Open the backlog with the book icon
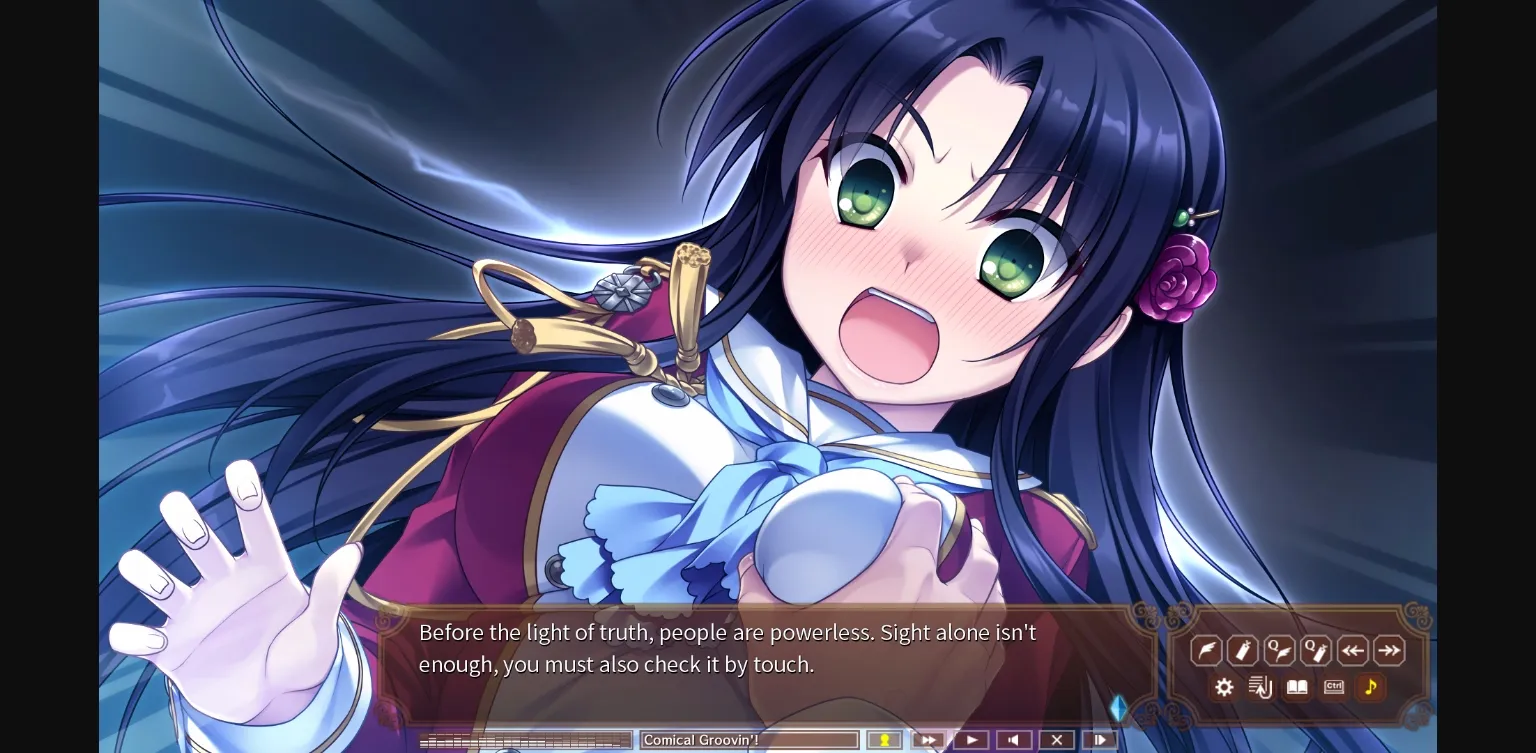This screenshot has height=753, width=1536. coord(1295,687)
